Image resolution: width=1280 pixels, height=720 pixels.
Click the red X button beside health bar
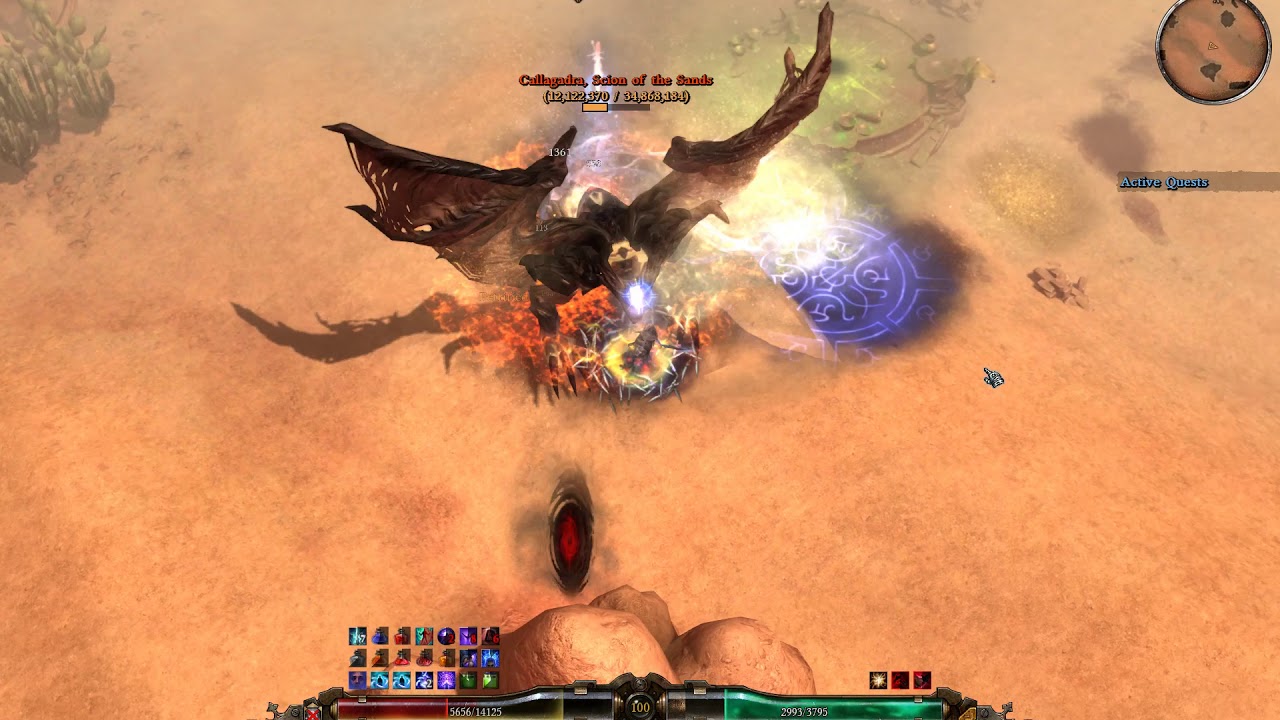pyautogui.click(x=313, y=712)
